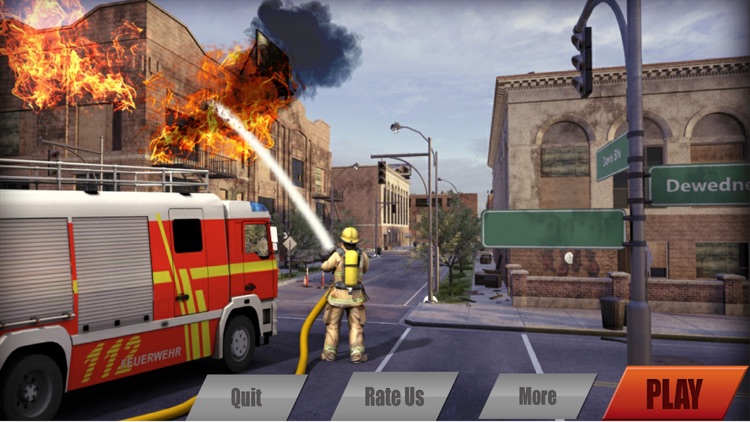The image size is (750, 422).
Task: Start the game with the PLAY button
Action: click(x=674, y=394)
